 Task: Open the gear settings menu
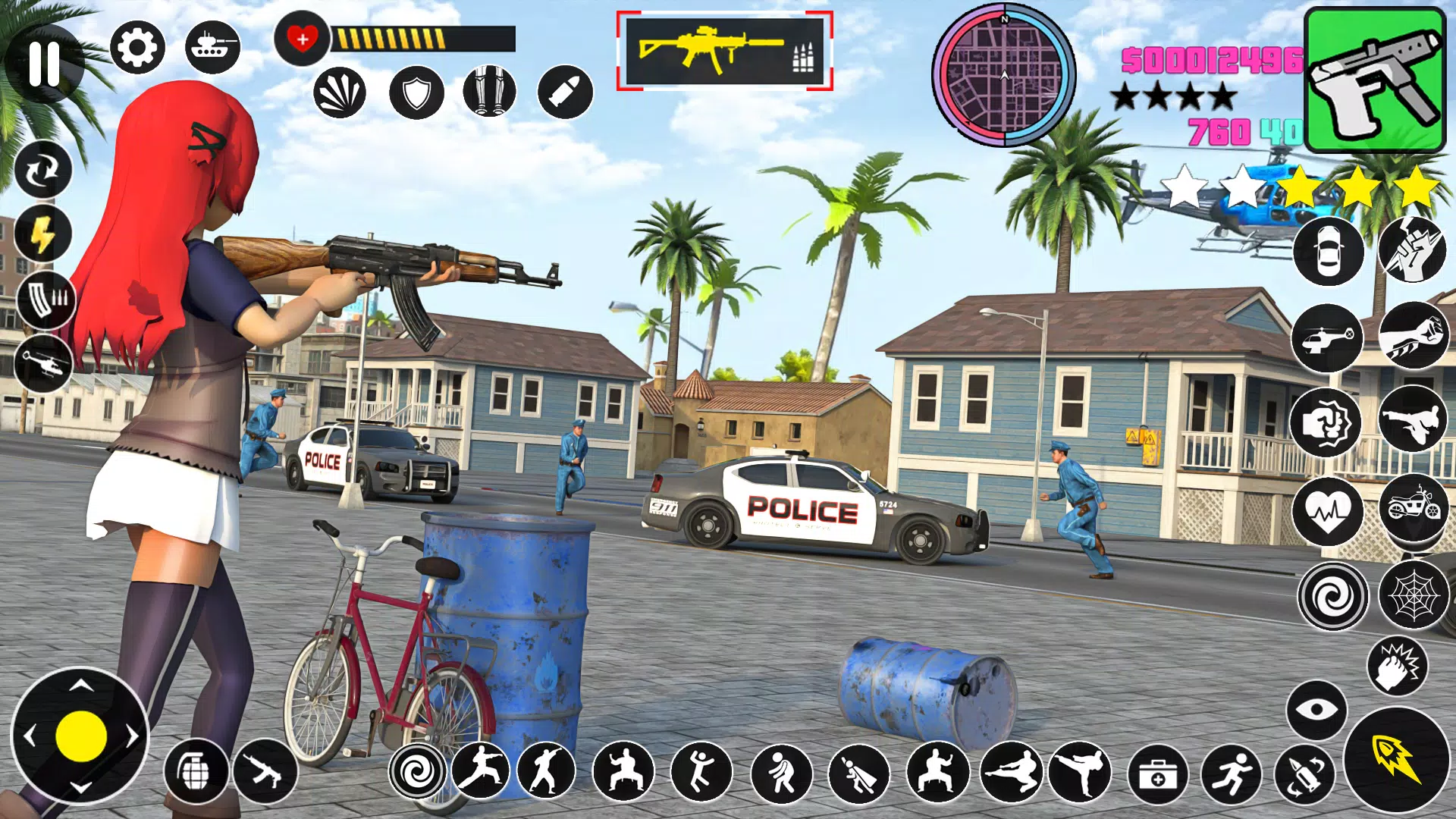137,48
